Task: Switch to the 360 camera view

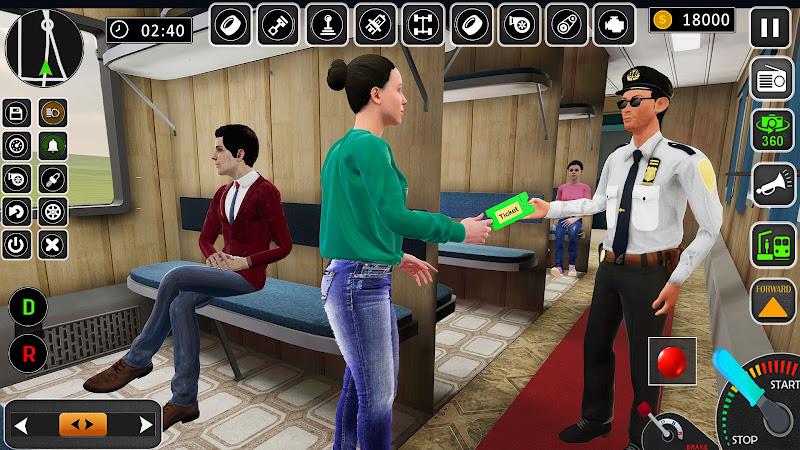Action: click(x=771, y=132)
